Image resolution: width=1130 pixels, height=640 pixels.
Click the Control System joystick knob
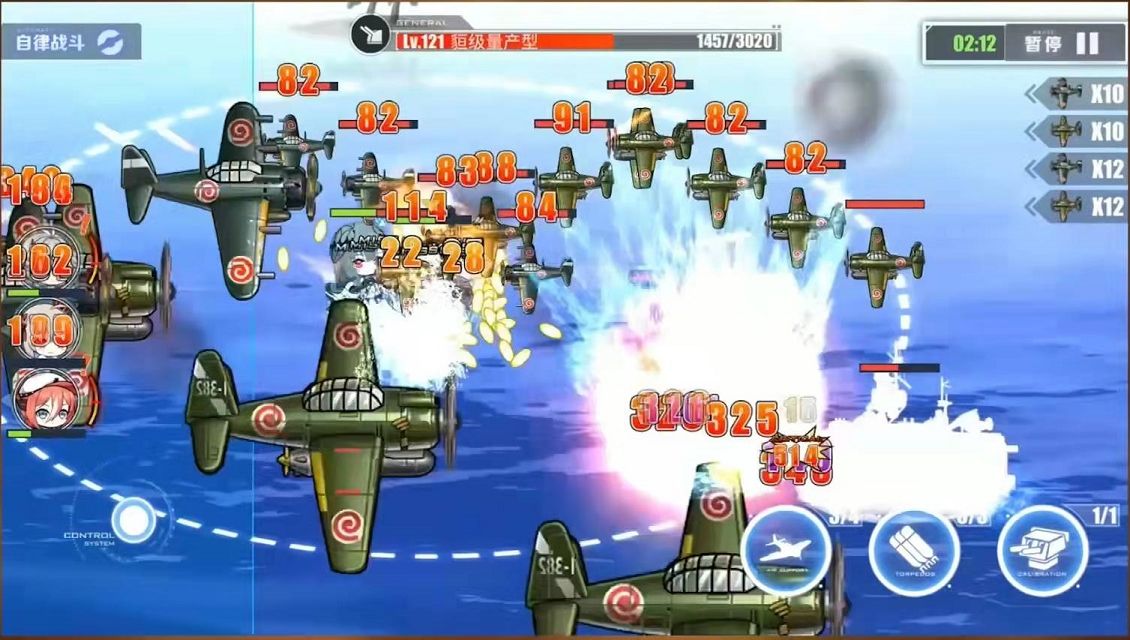pyautogui.click(x=133, y=520)
